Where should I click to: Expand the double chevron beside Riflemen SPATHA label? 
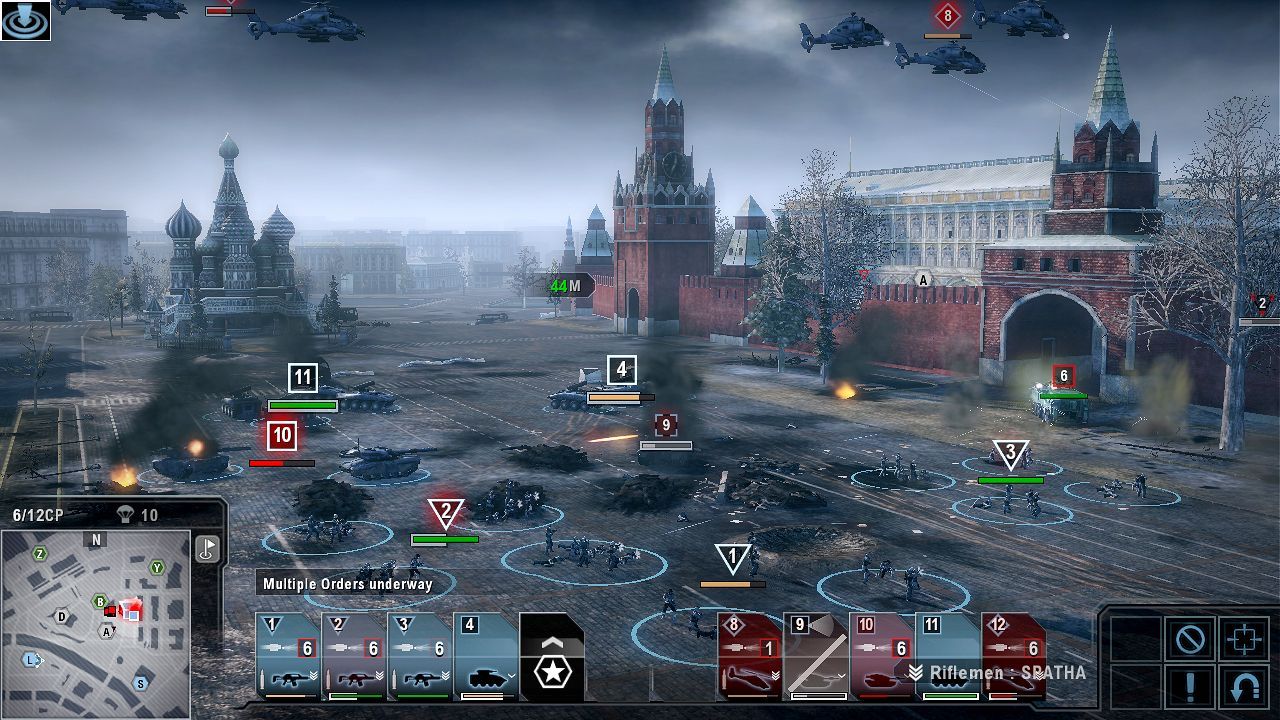pyautogui.click(x=914, y=671)
